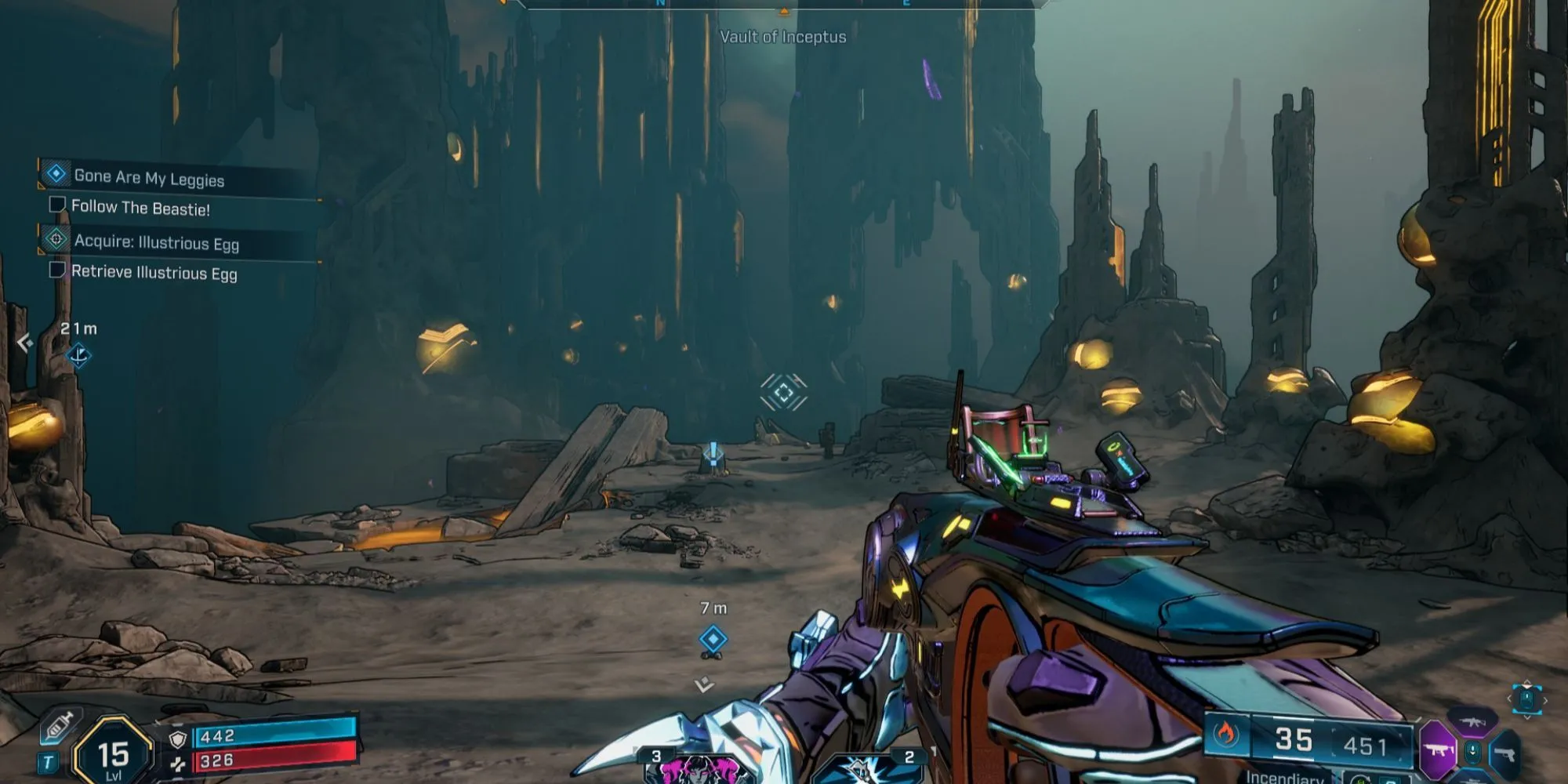Toggle the Retrieve Illustrious Egg objective checkbox

(56, 270)
